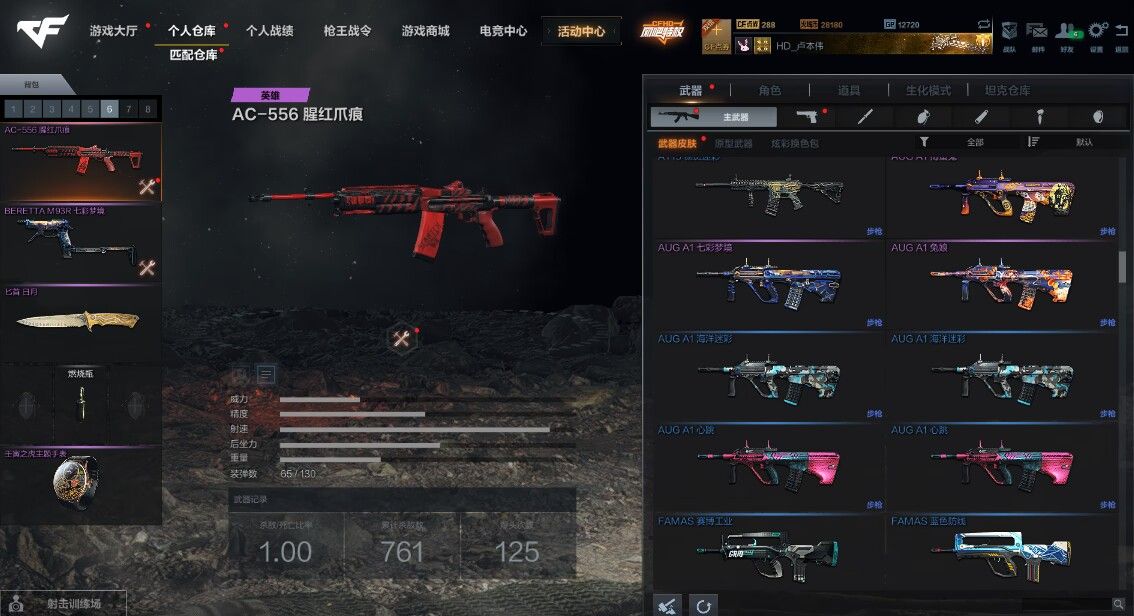Open the 活动中心 event center
Viewport: 1134px width, 616px height.
coord(581,31)
